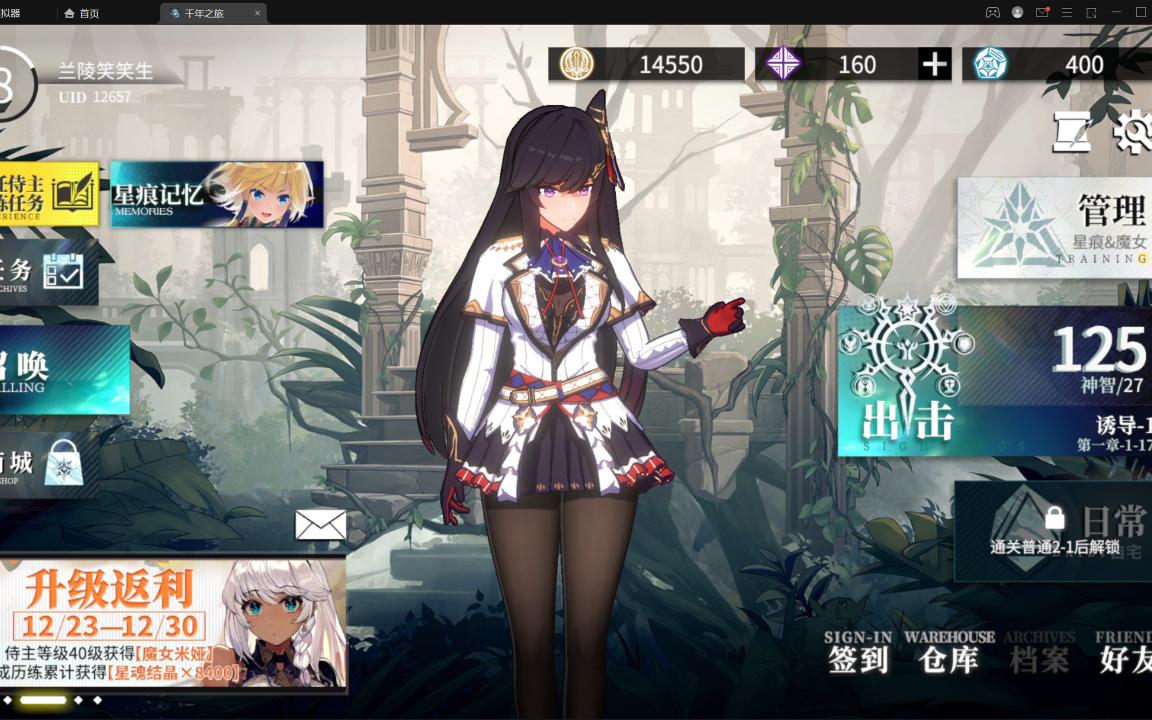
Task: Open the 商城 shop bag button
Action: [x=50, y=463]
